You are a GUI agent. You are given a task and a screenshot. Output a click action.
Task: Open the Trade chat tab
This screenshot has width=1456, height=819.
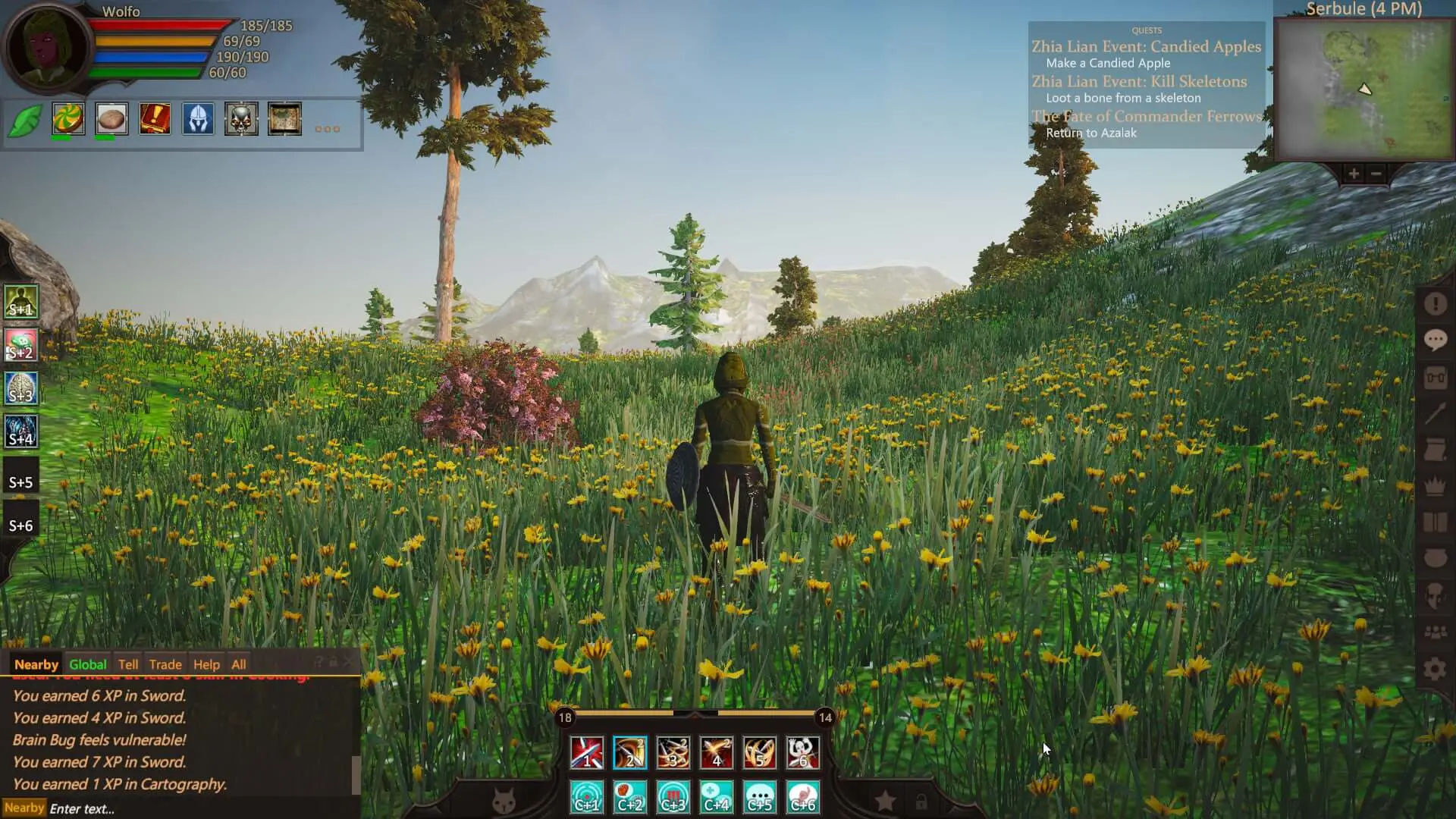165,664
